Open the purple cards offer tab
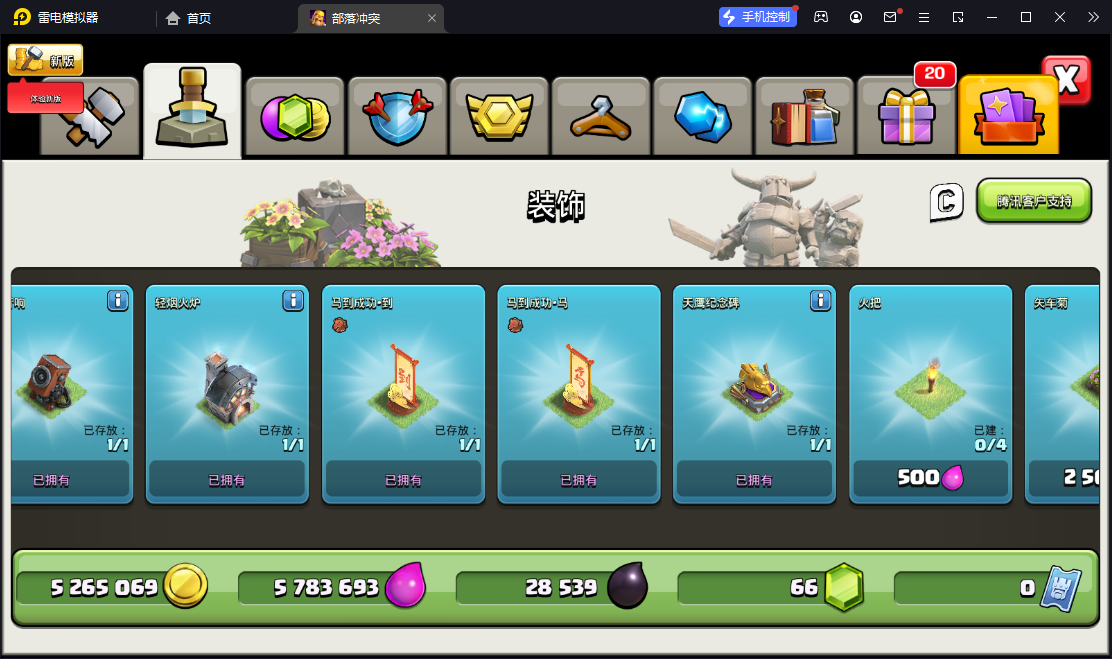Screen dimensions: 1112x659 [x=1008, y=116]
